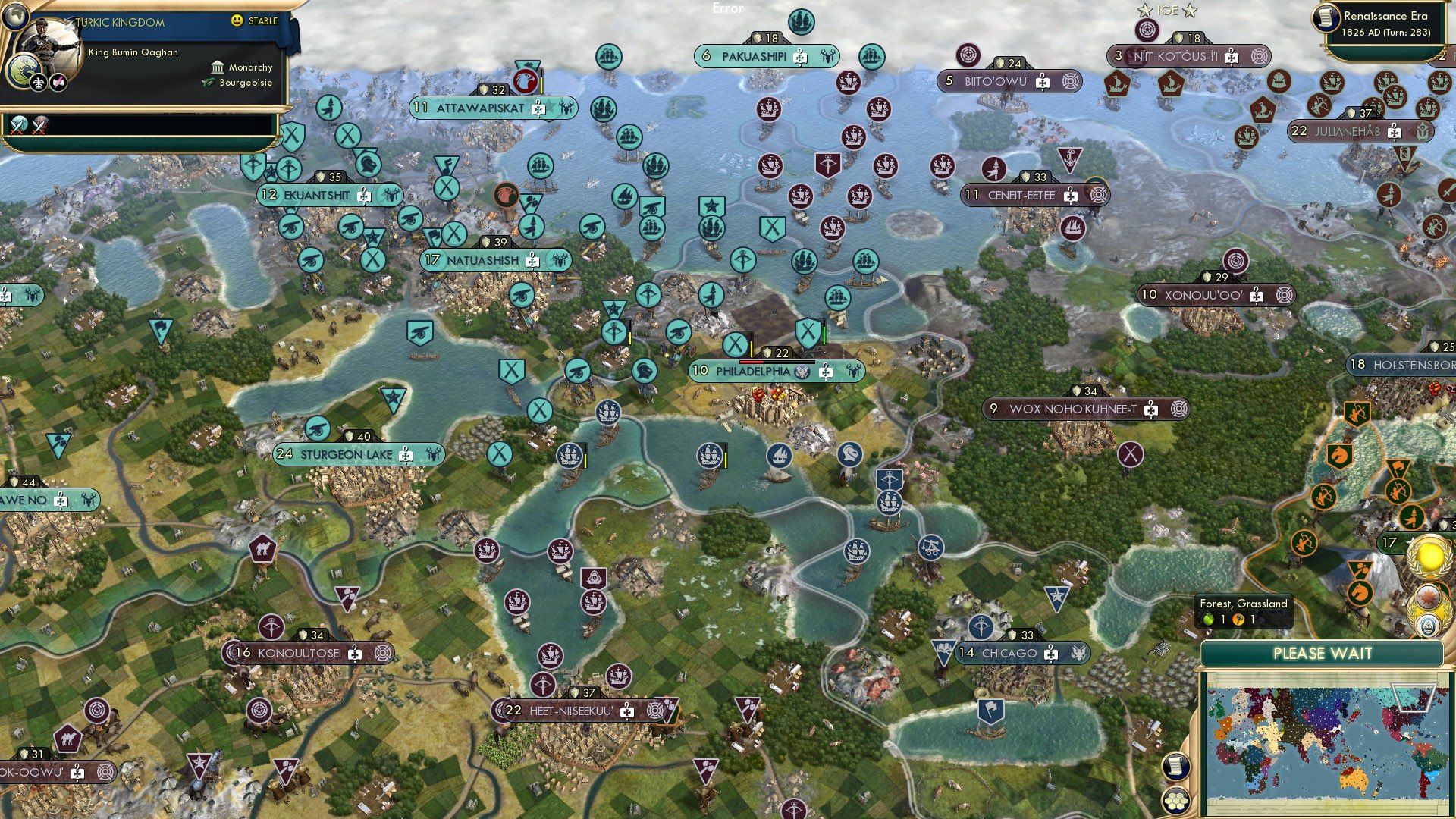
Task: Click the IGE label at the top of the screen
Action: click(1164, 10)
